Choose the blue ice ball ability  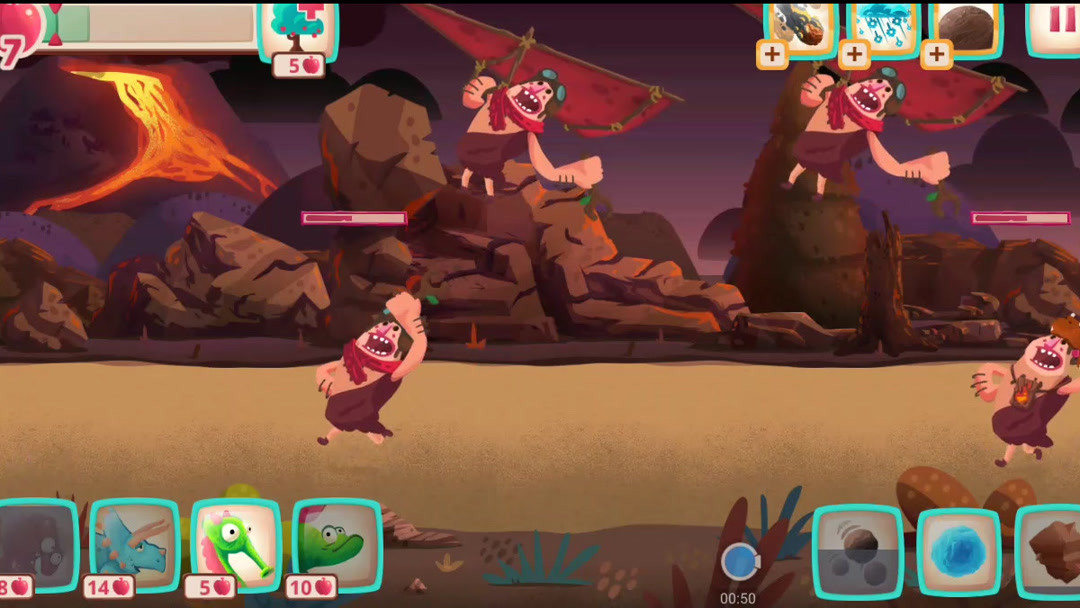(x=959, y=552)
